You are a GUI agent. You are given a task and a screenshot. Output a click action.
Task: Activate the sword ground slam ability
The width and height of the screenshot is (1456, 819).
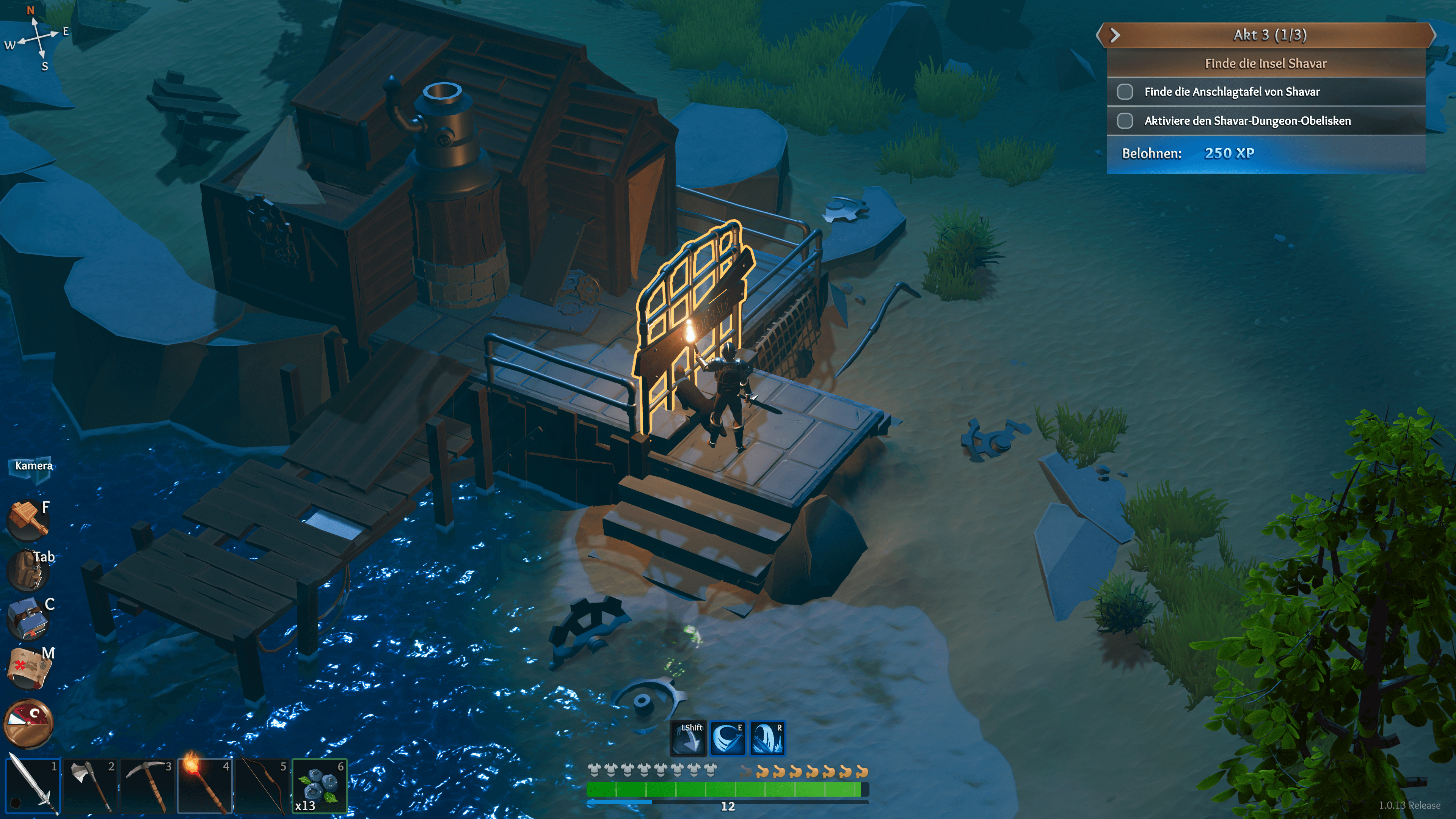tap(767, 738)
